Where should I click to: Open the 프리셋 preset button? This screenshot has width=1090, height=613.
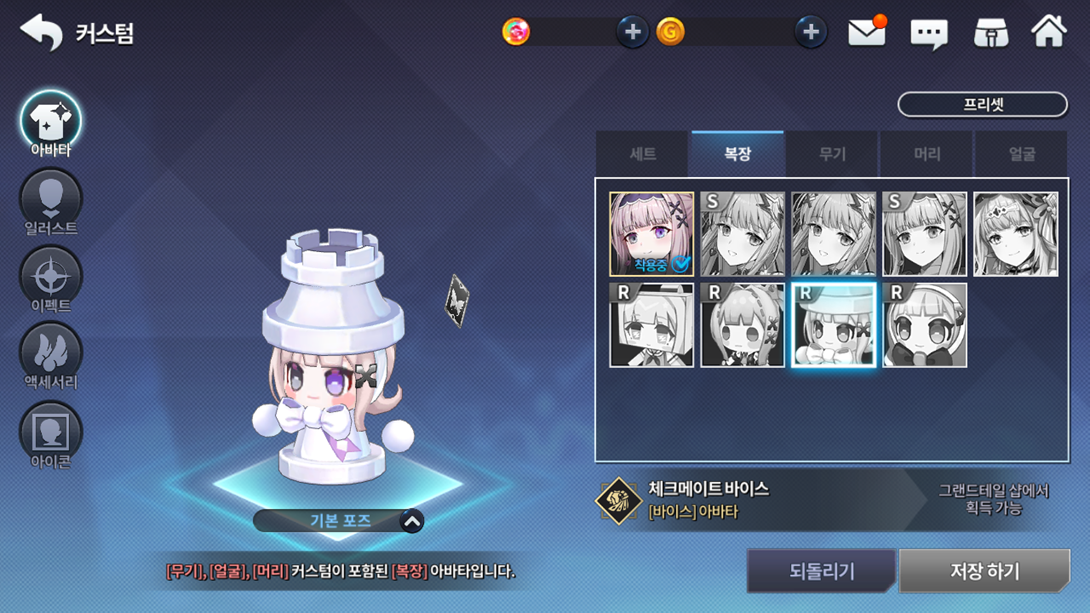click(x=982, y=104)
